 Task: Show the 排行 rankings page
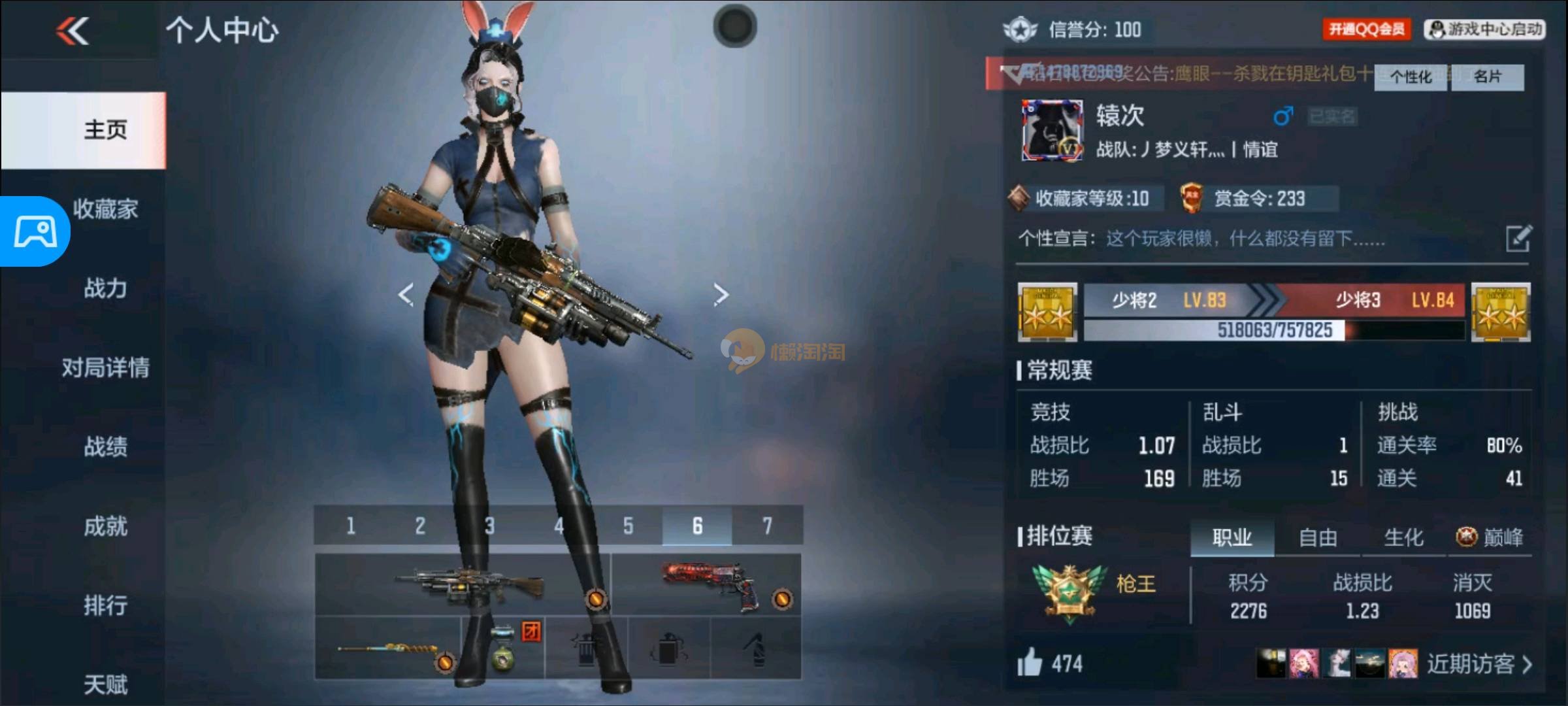click(105, 605)
